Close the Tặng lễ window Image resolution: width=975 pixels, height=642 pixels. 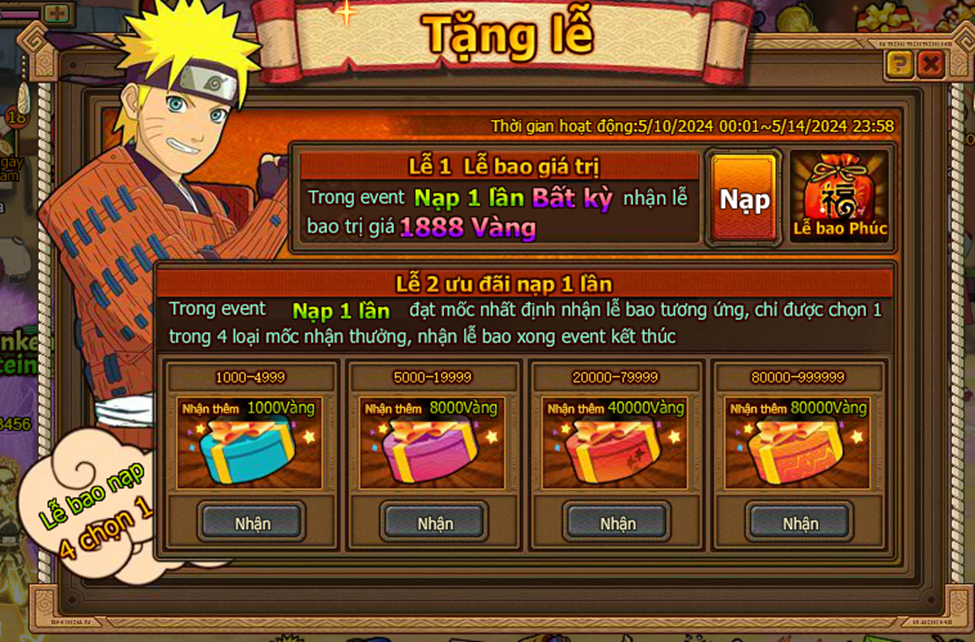pos(931,66)
